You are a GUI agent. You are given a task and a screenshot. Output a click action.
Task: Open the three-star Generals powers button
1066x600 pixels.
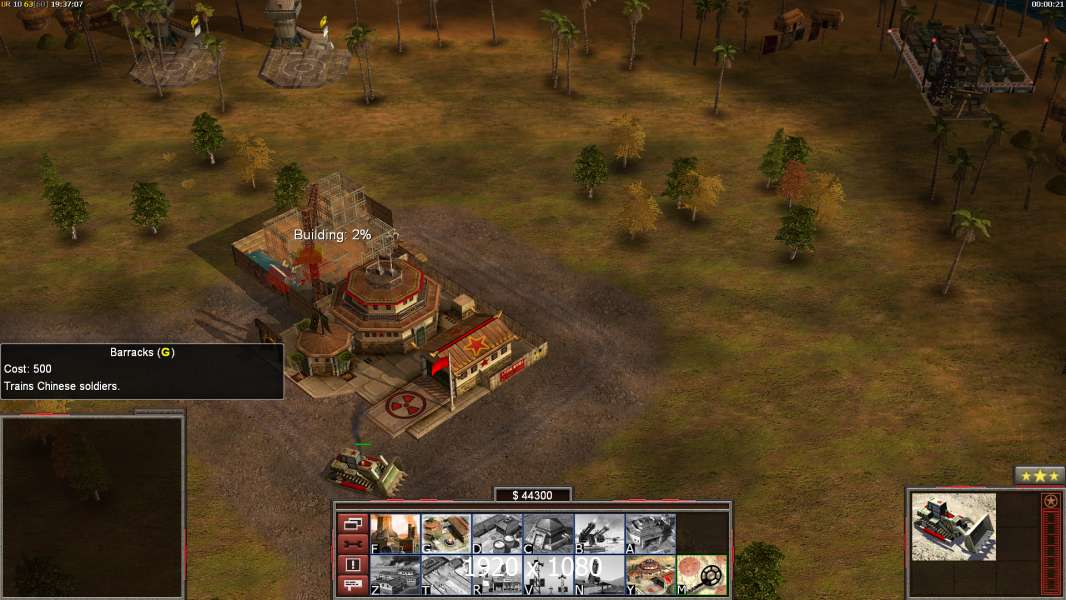1039,476
